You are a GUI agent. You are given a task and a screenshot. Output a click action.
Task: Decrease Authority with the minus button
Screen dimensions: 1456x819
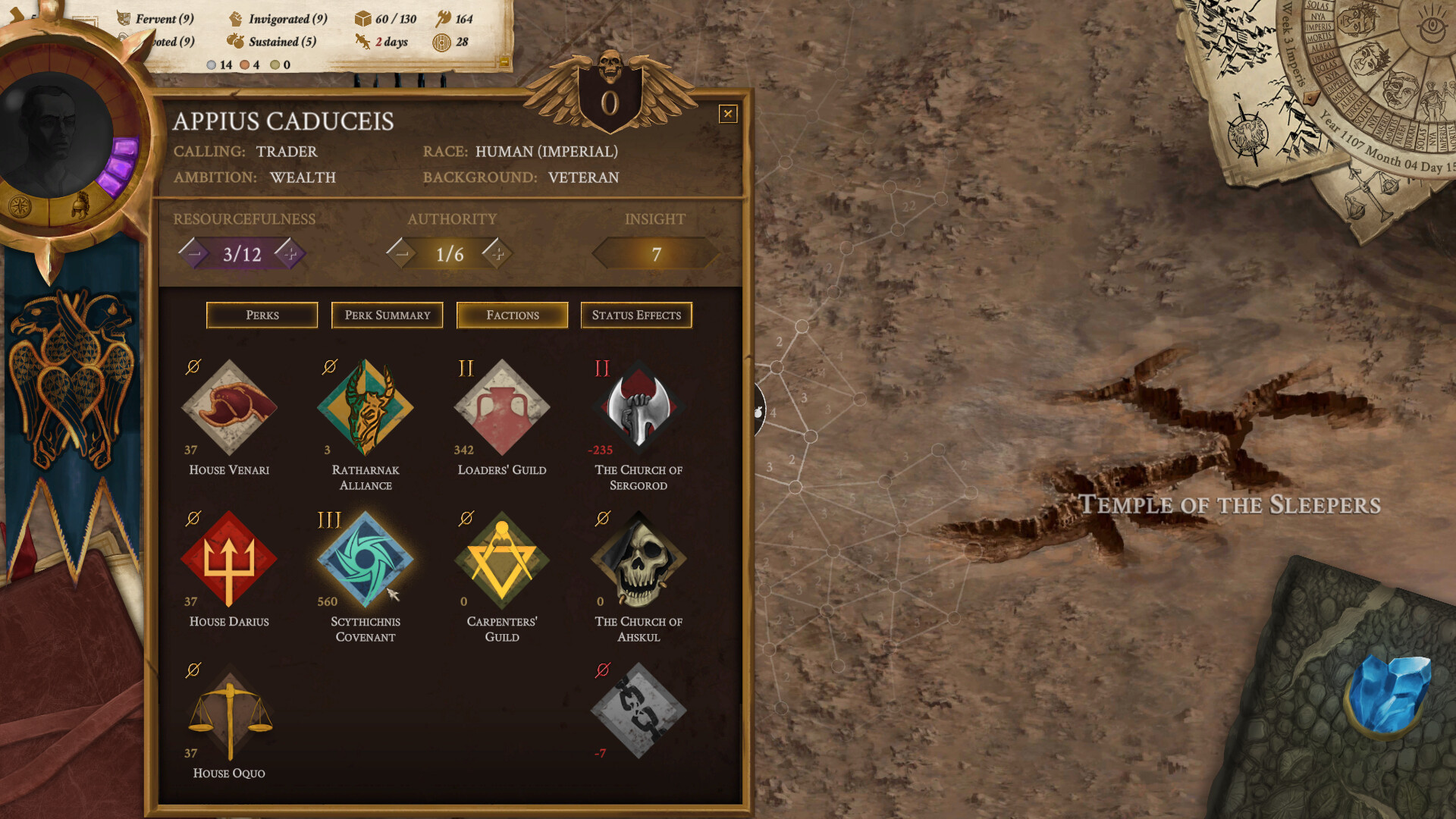pos(403,253)
